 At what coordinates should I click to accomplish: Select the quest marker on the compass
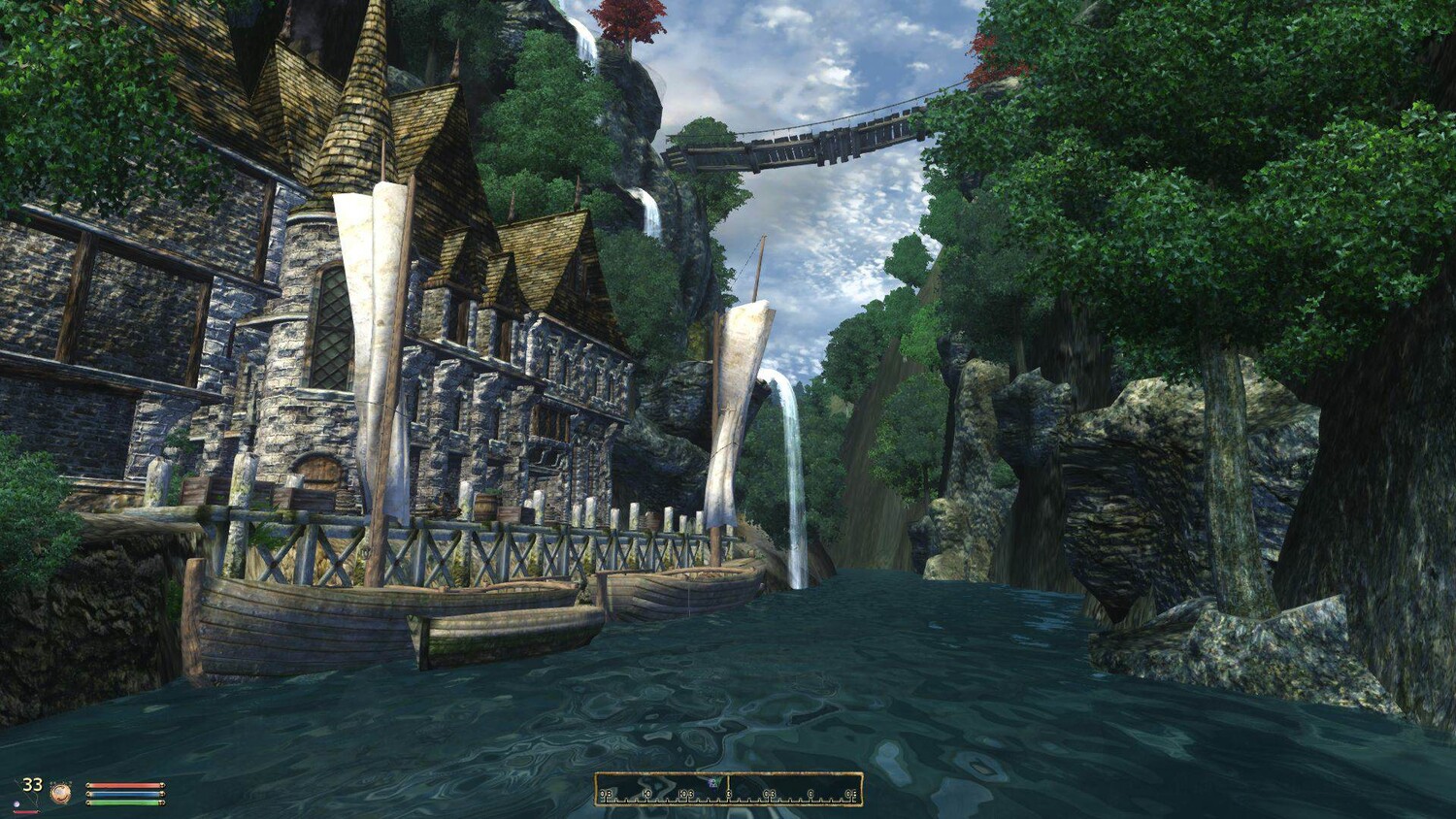click(x=713, y=782)
